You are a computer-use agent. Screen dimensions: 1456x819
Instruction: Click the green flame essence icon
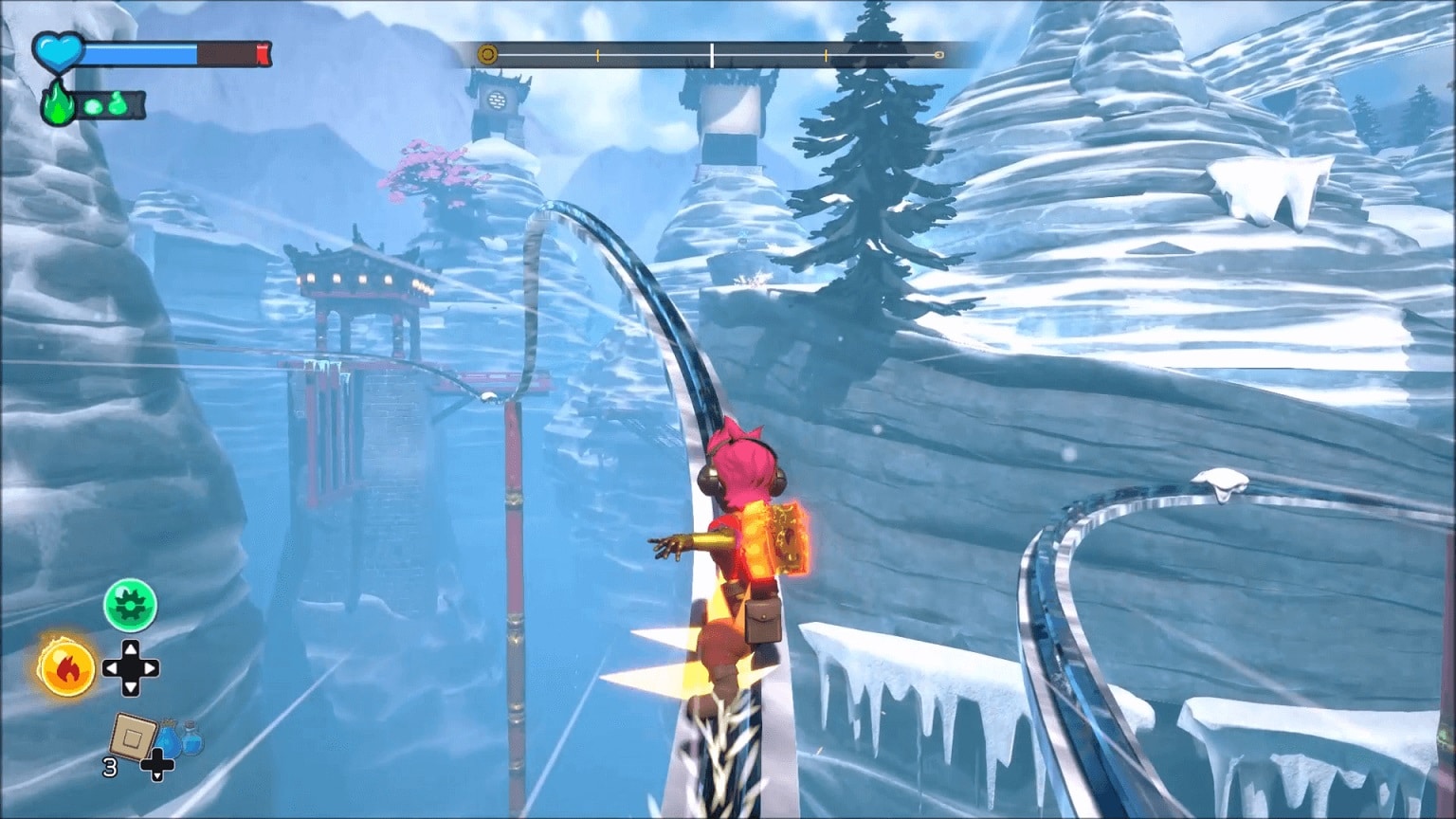pyautogui.click(x=57, y=104)
